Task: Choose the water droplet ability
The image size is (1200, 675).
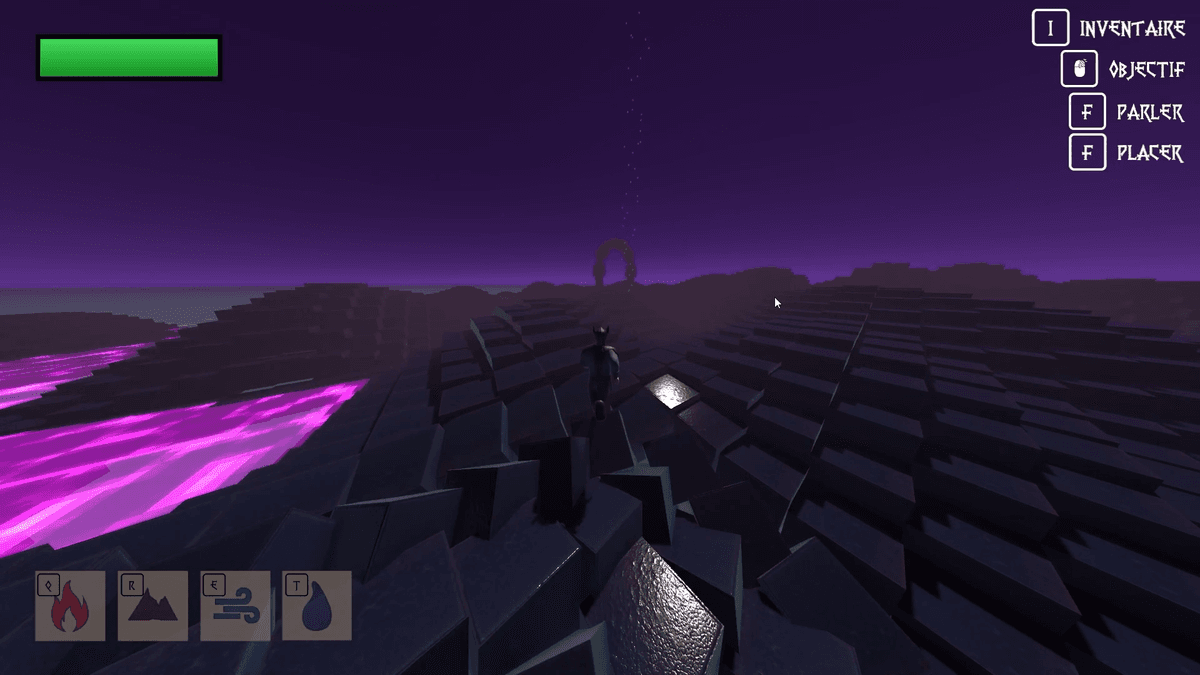Action: (x=317, y=606)
